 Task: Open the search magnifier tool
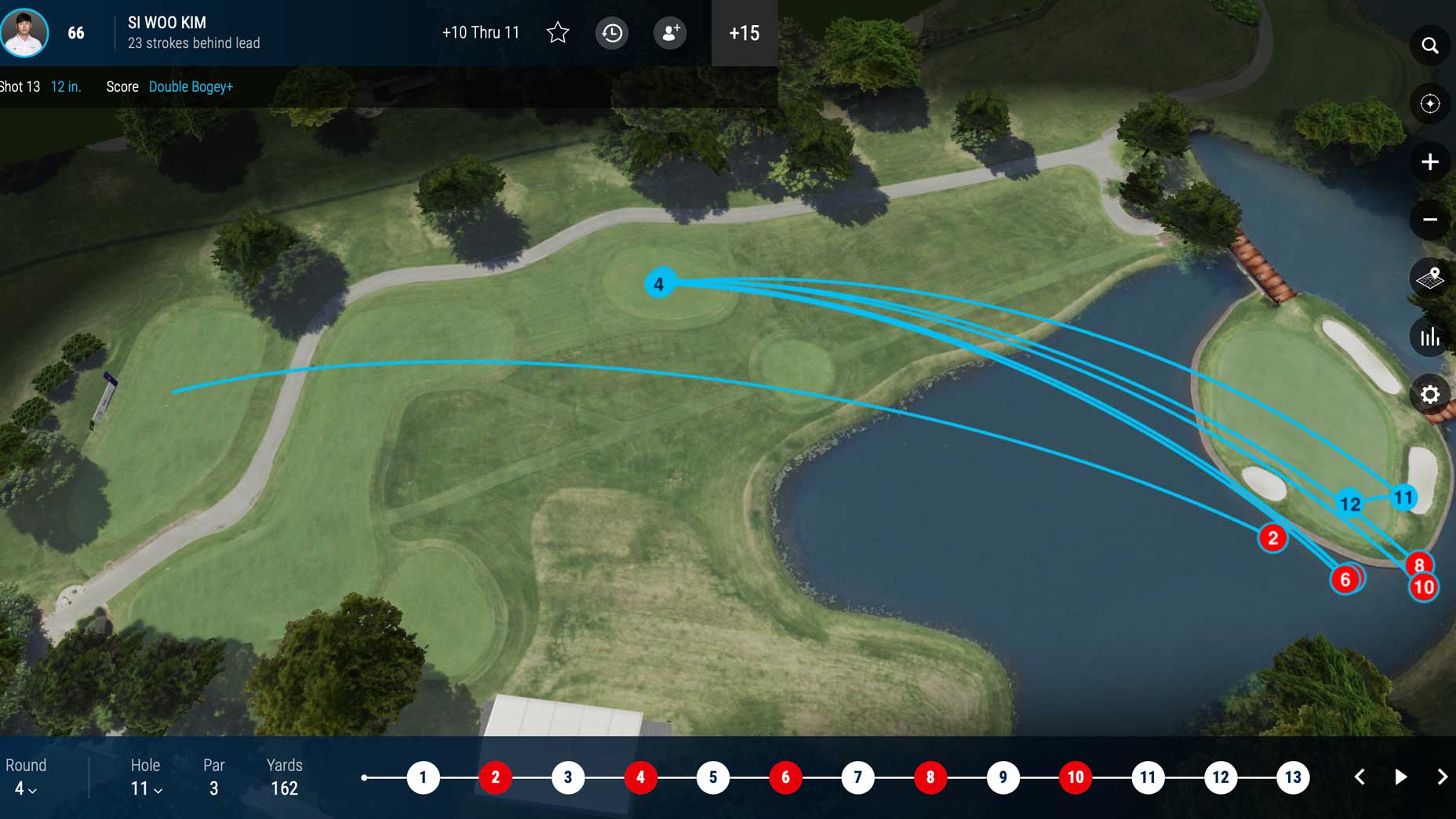pyautogui.click(x=1429, y=45)
